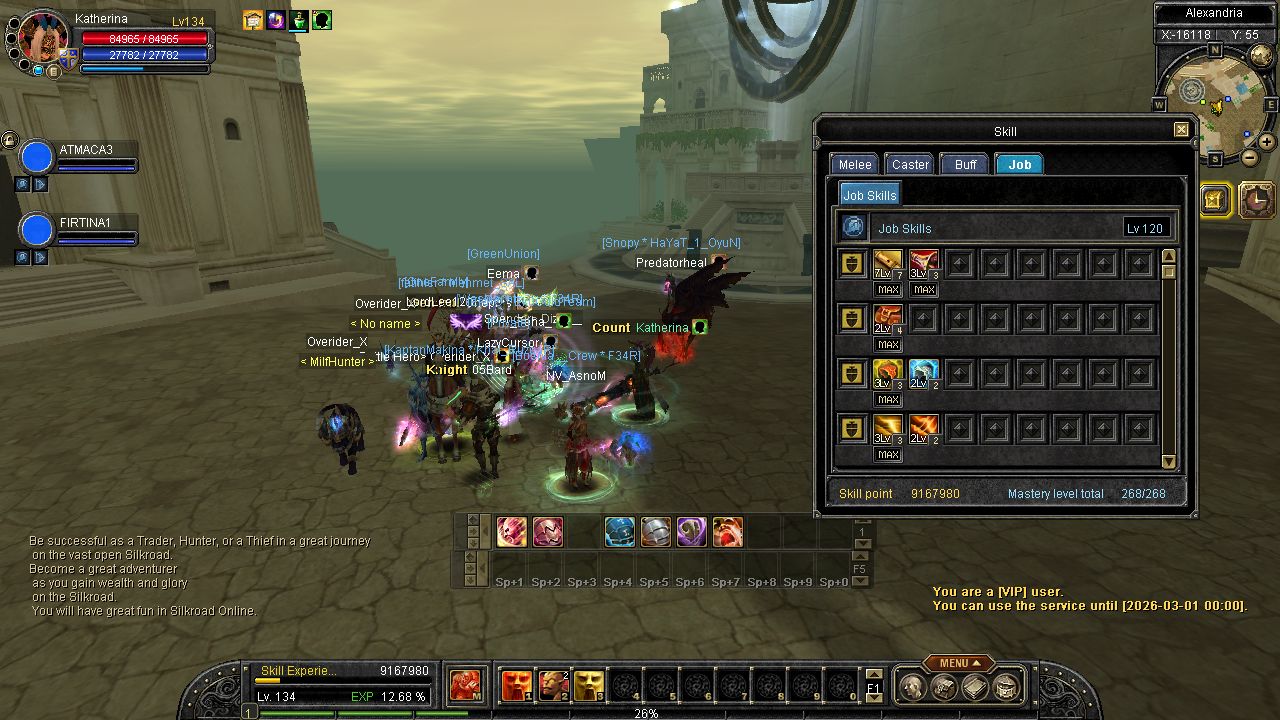Select the 7Lv job skill icon
The height and width of the screenshot is (720, 1280).
pyautogui.click(x=887, y=263)
